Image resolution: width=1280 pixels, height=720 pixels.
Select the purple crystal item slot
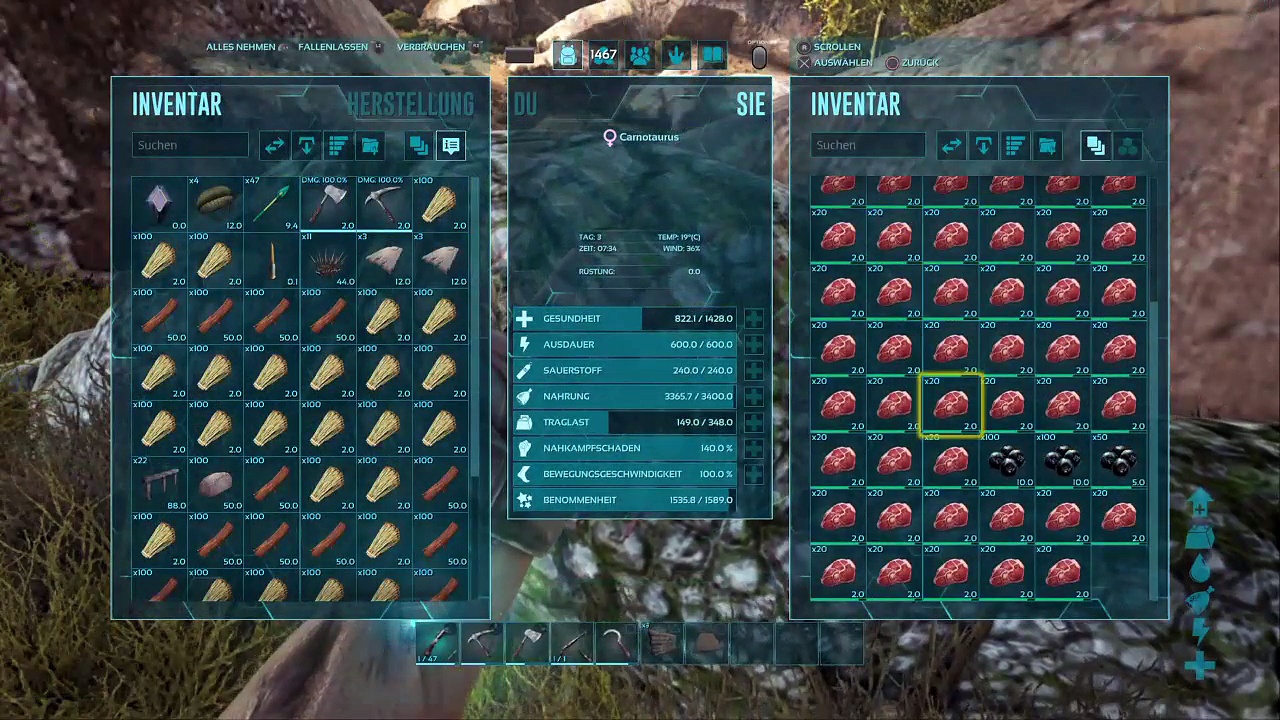pyautogui.click(x=160, y=204)
